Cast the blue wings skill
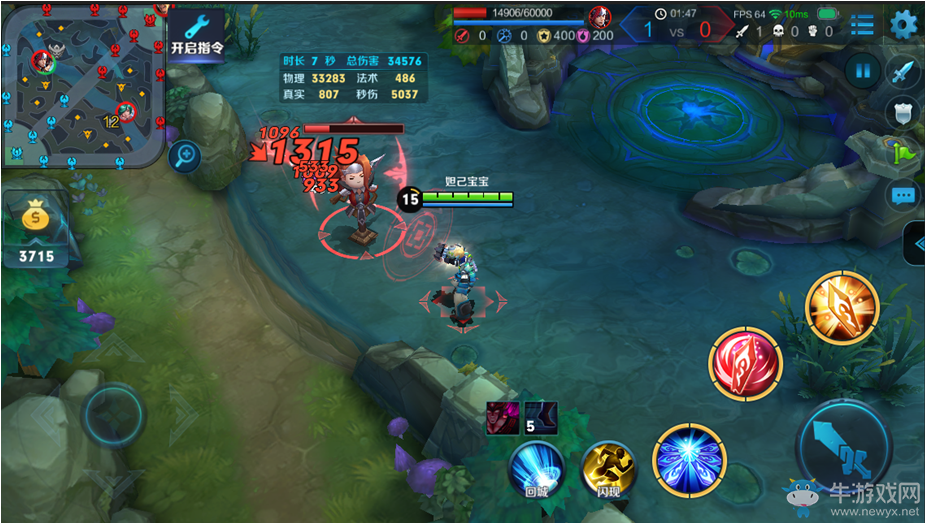This screenshot has height=523, width=925. [689, 460]
